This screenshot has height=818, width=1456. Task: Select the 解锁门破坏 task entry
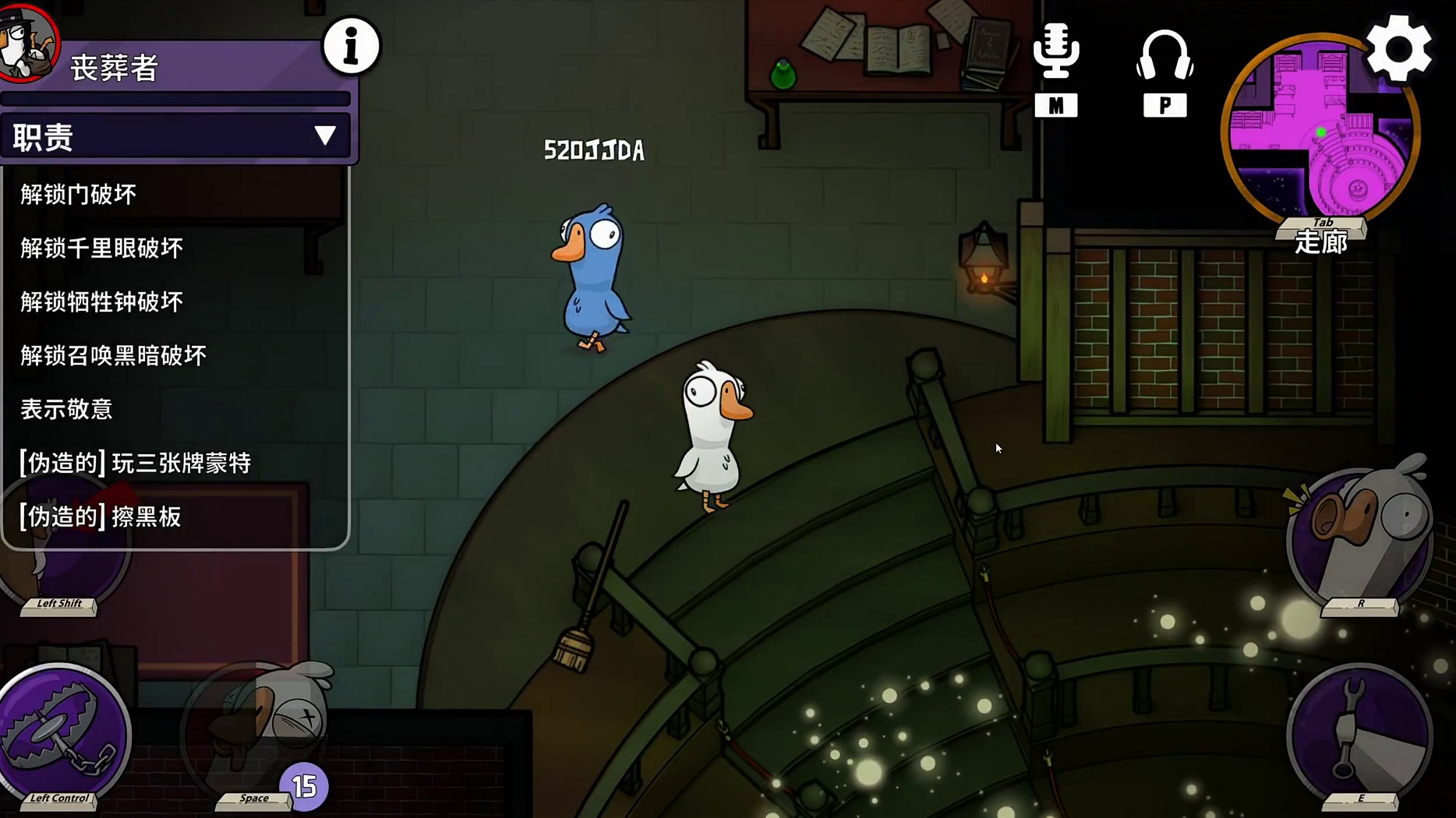79,194
